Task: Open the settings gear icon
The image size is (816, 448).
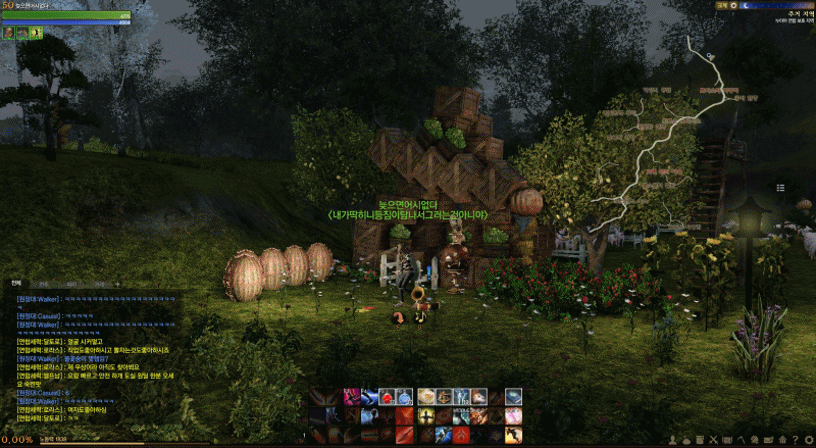Action: click(x=808, y=439)
